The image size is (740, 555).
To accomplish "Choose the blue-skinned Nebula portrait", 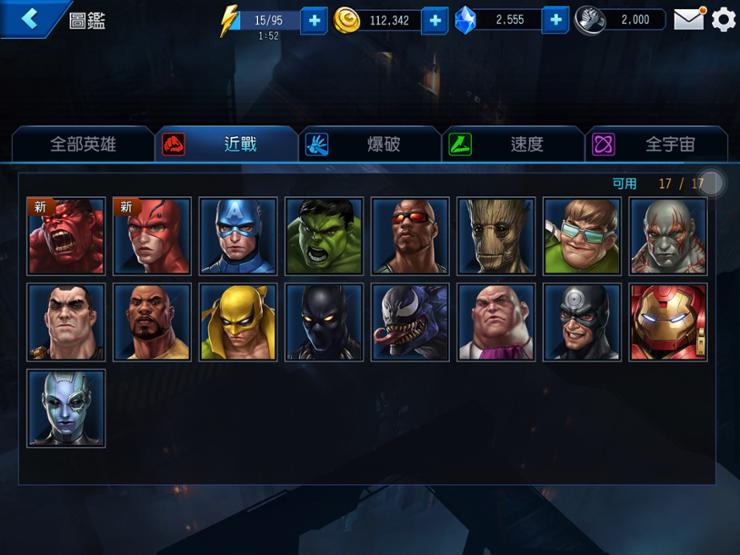I will [x=66, y=408].
